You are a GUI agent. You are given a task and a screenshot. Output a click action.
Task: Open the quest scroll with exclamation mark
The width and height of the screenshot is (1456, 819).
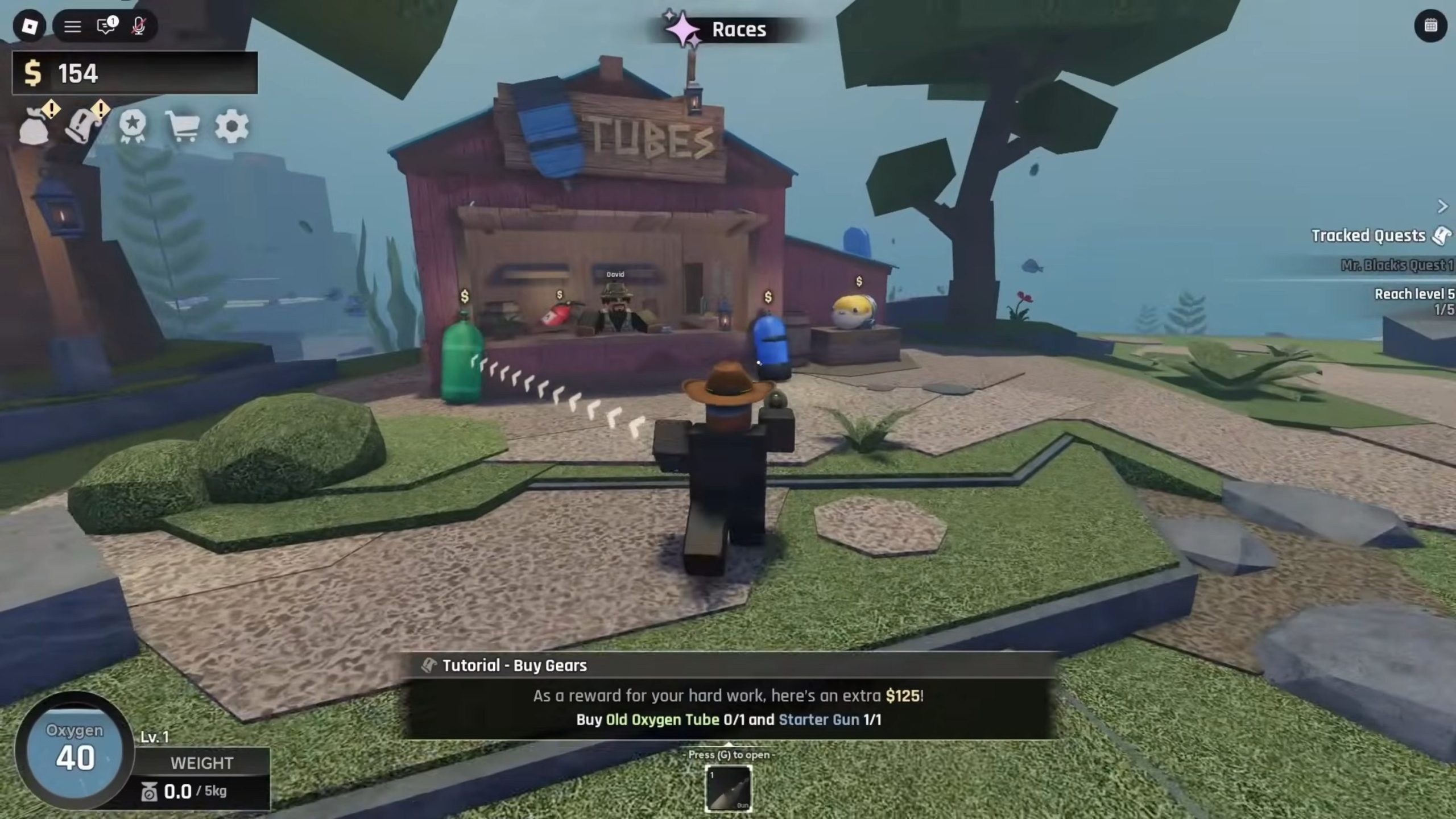83,126
